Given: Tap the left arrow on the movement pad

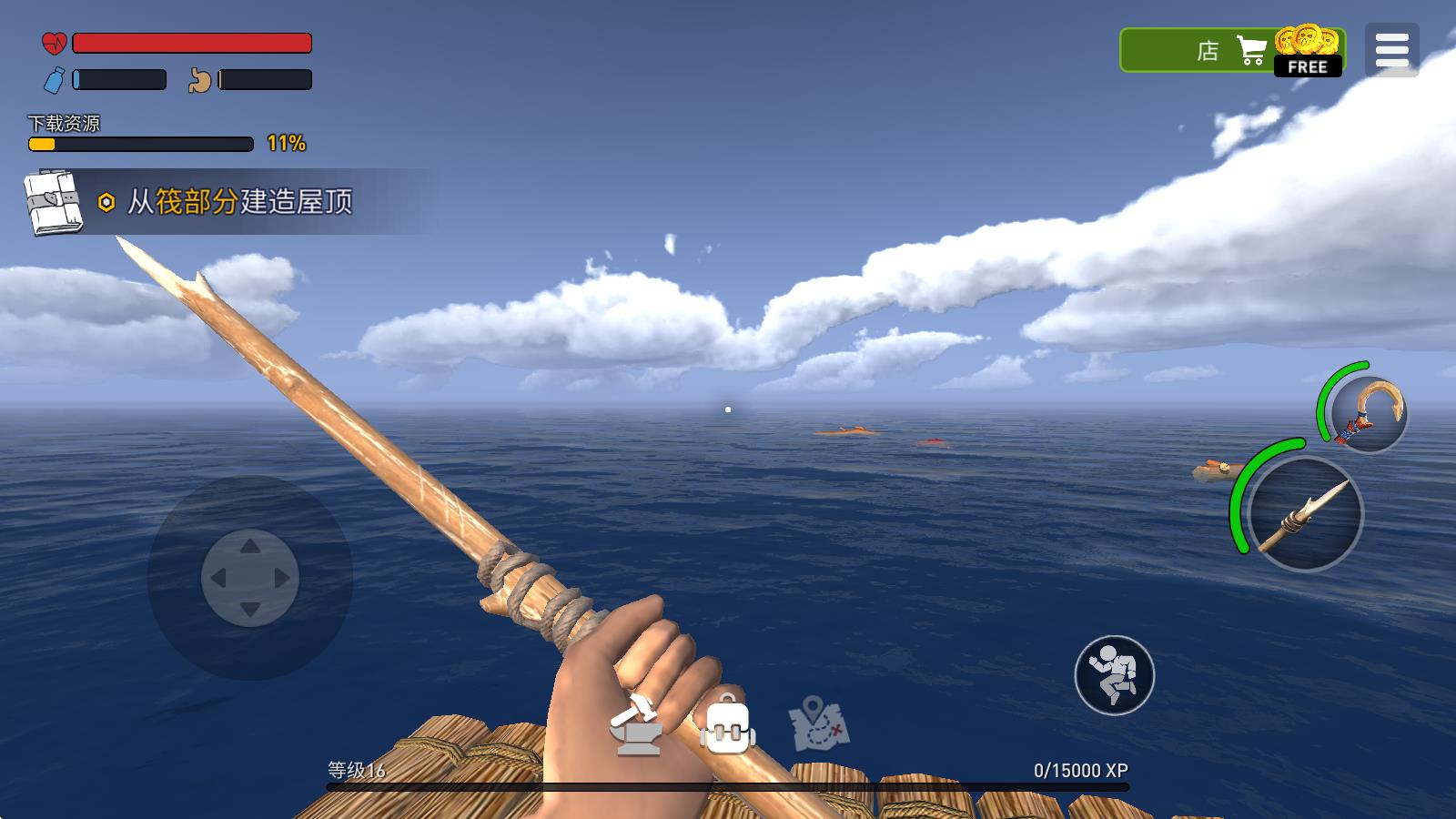Looking at the screenshot, I should [x=218, y=578].
